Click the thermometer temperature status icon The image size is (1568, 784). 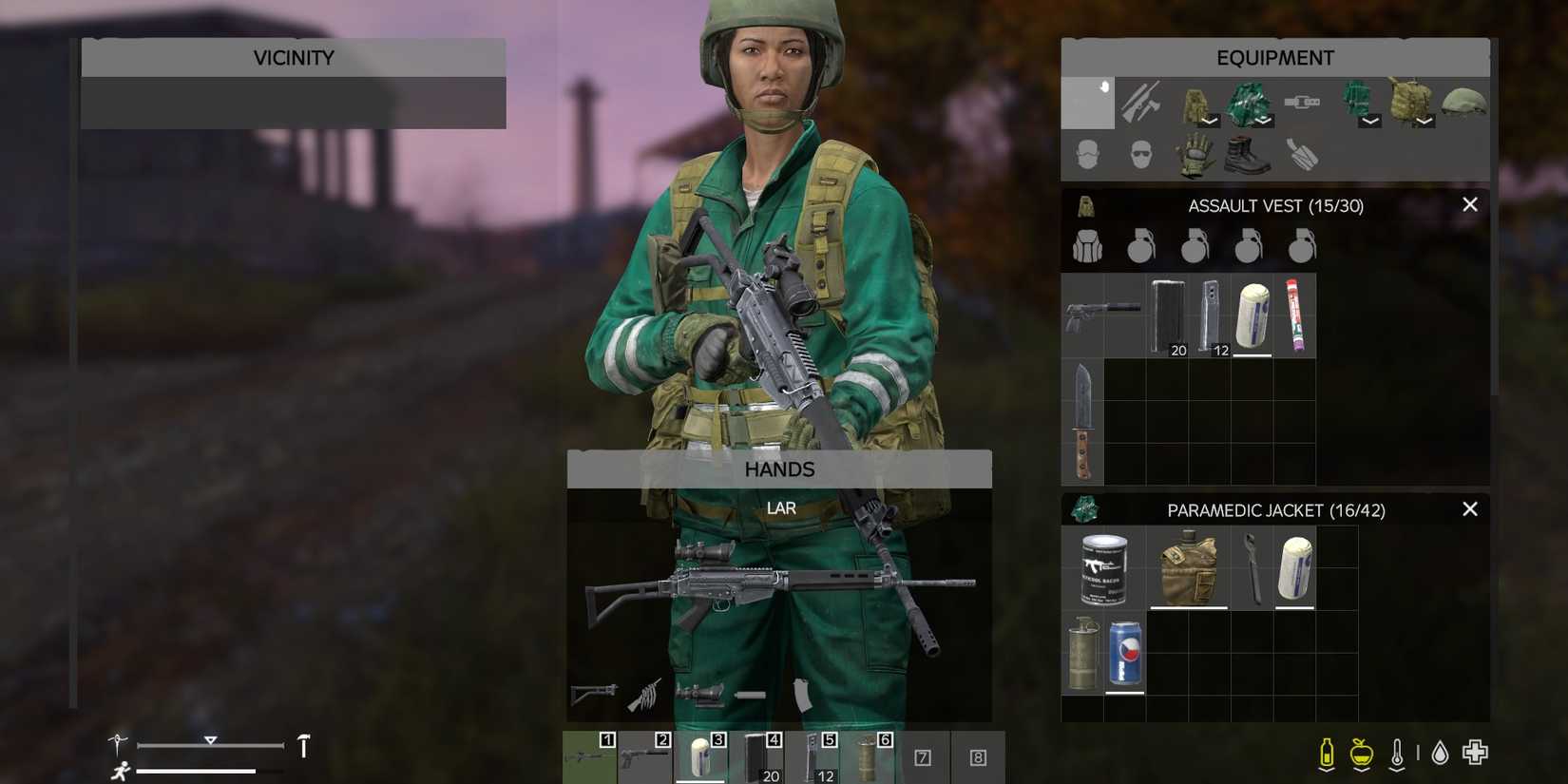1396,751
